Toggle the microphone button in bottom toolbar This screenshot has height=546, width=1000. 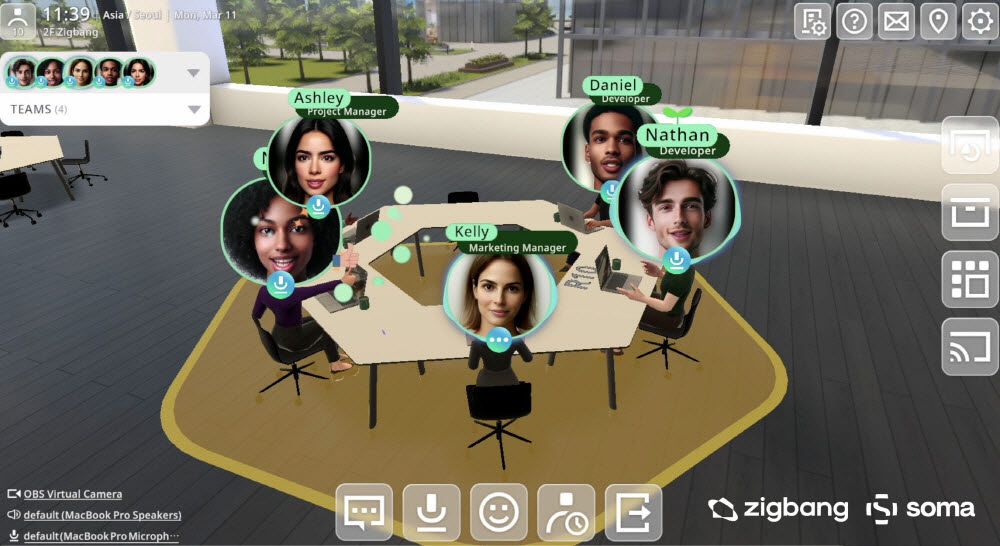pyautogui.click(x=431, y=512)
